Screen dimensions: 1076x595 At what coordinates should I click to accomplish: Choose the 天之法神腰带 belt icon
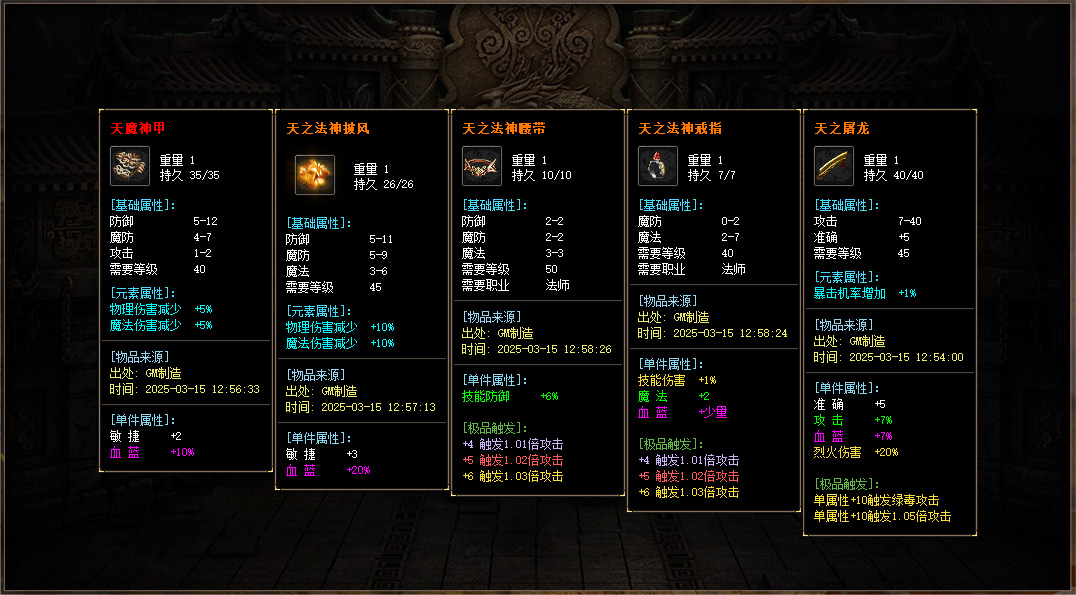(x=482, y=166)
